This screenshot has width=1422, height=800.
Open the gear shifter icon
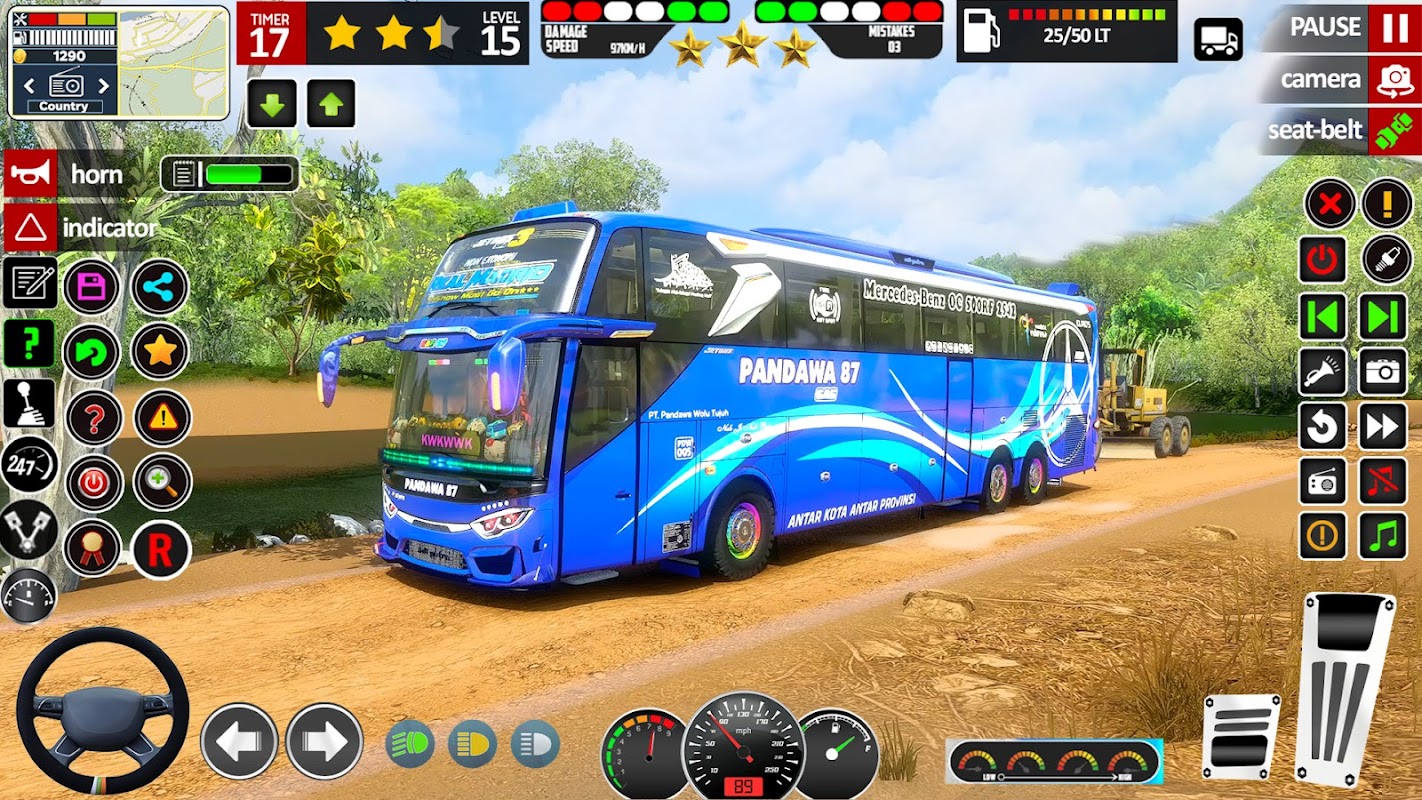(x=29, y=402)
